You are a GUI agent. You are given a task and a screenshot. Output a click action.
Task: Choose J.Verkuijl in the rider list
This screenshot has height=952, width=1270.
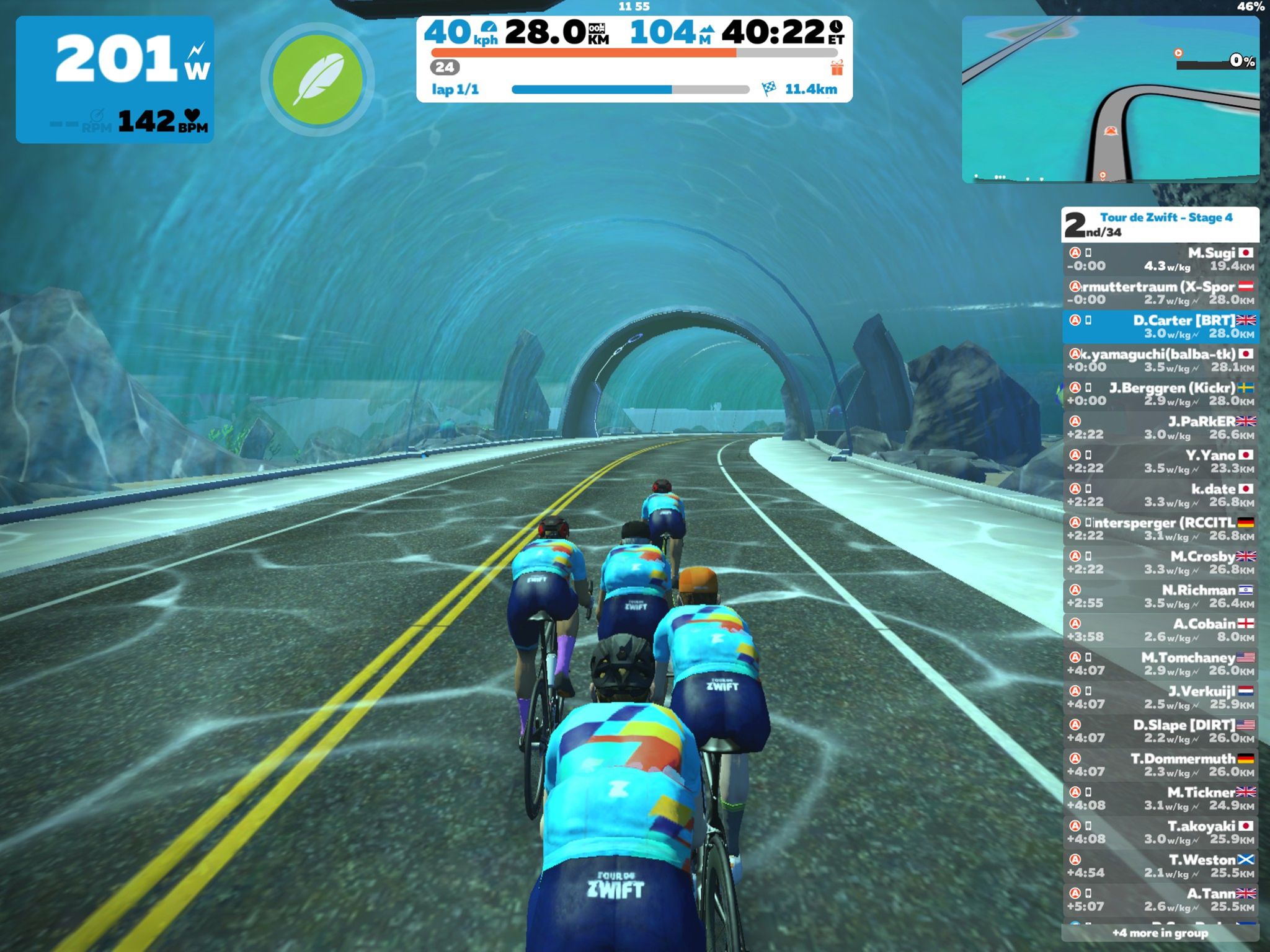(x=1160, y=697)
